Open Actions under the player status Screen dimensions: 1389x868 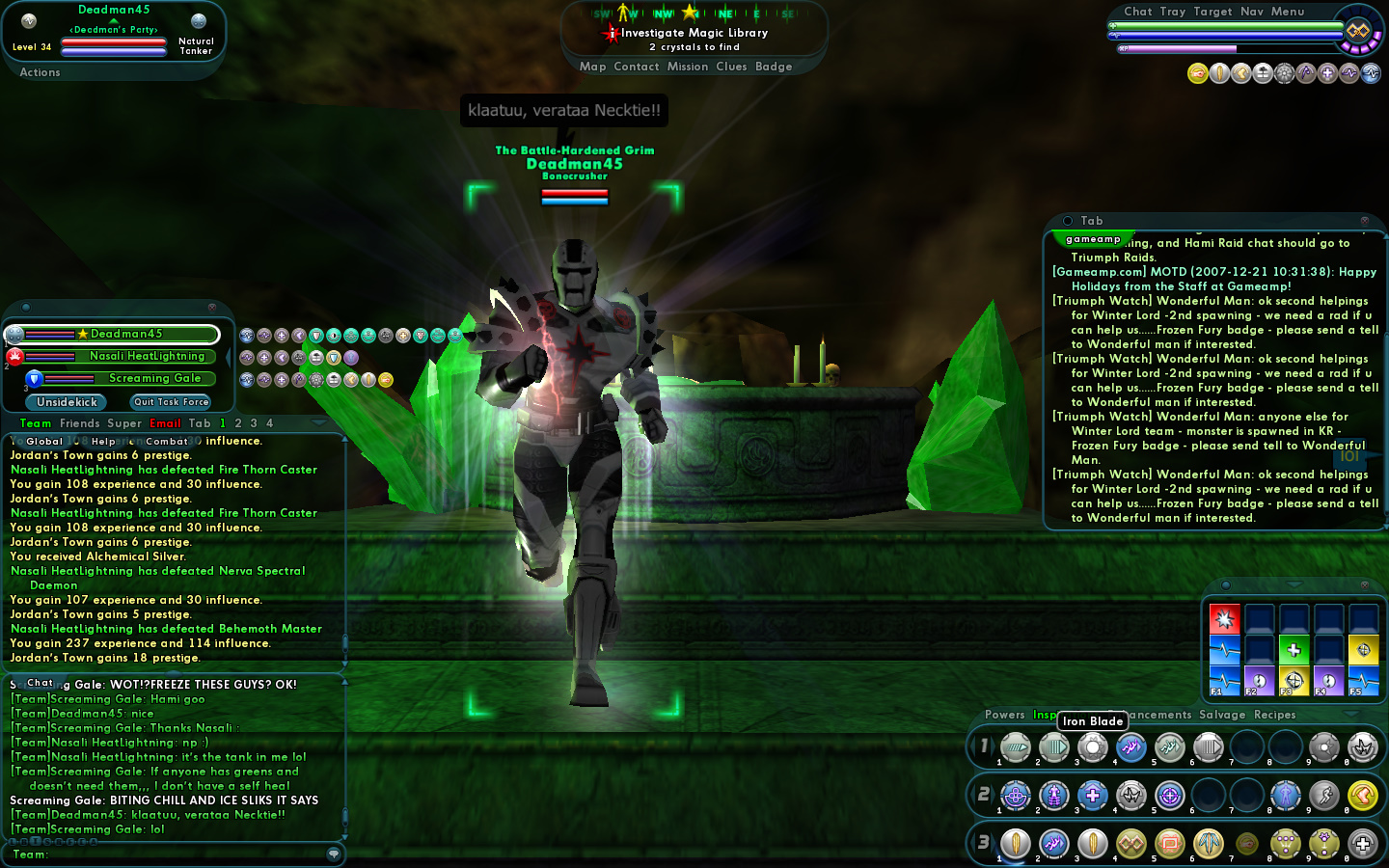[x=40, y=72]
